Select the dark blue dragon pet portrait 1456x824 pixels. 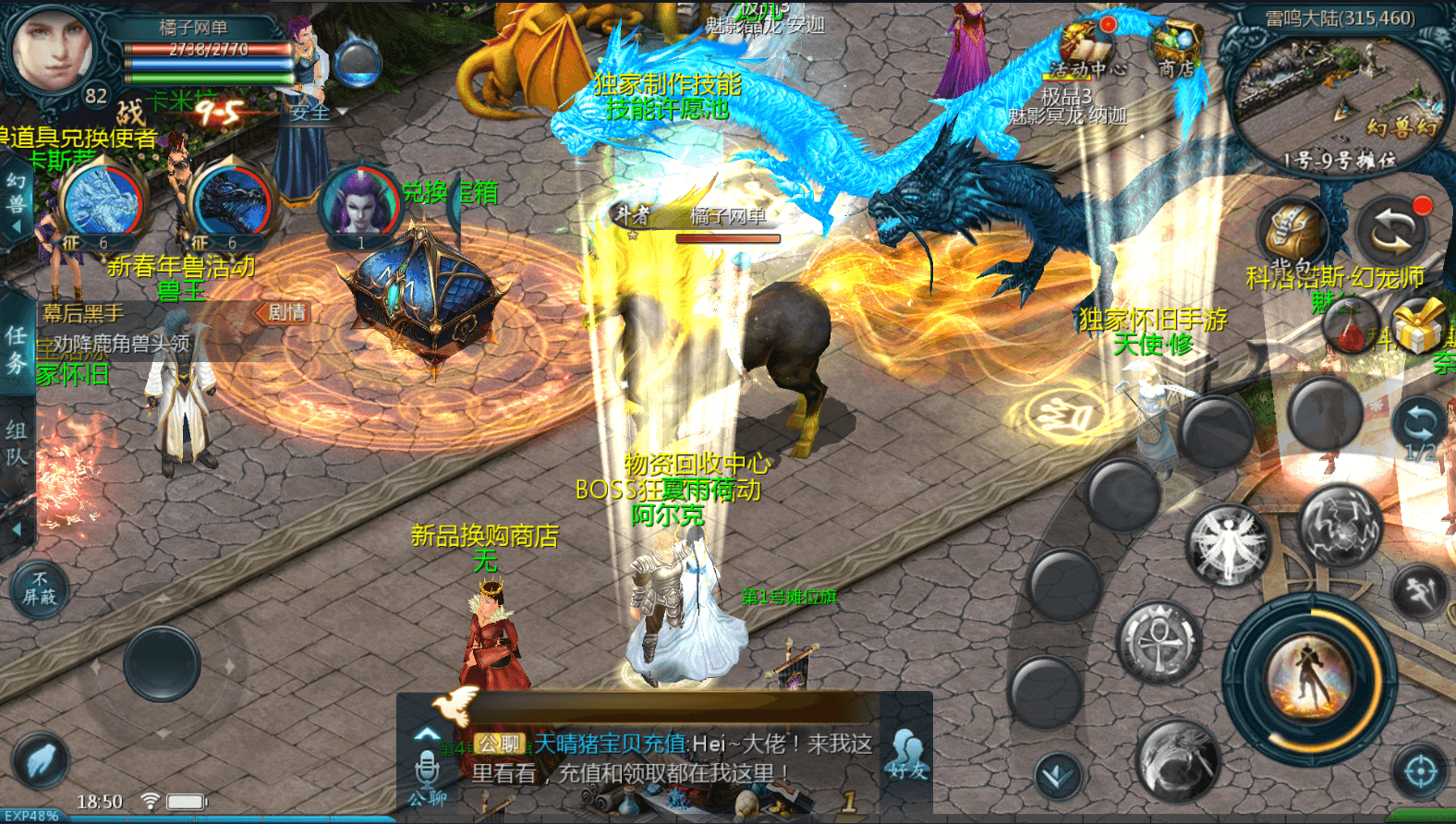(x=231, y=203)
